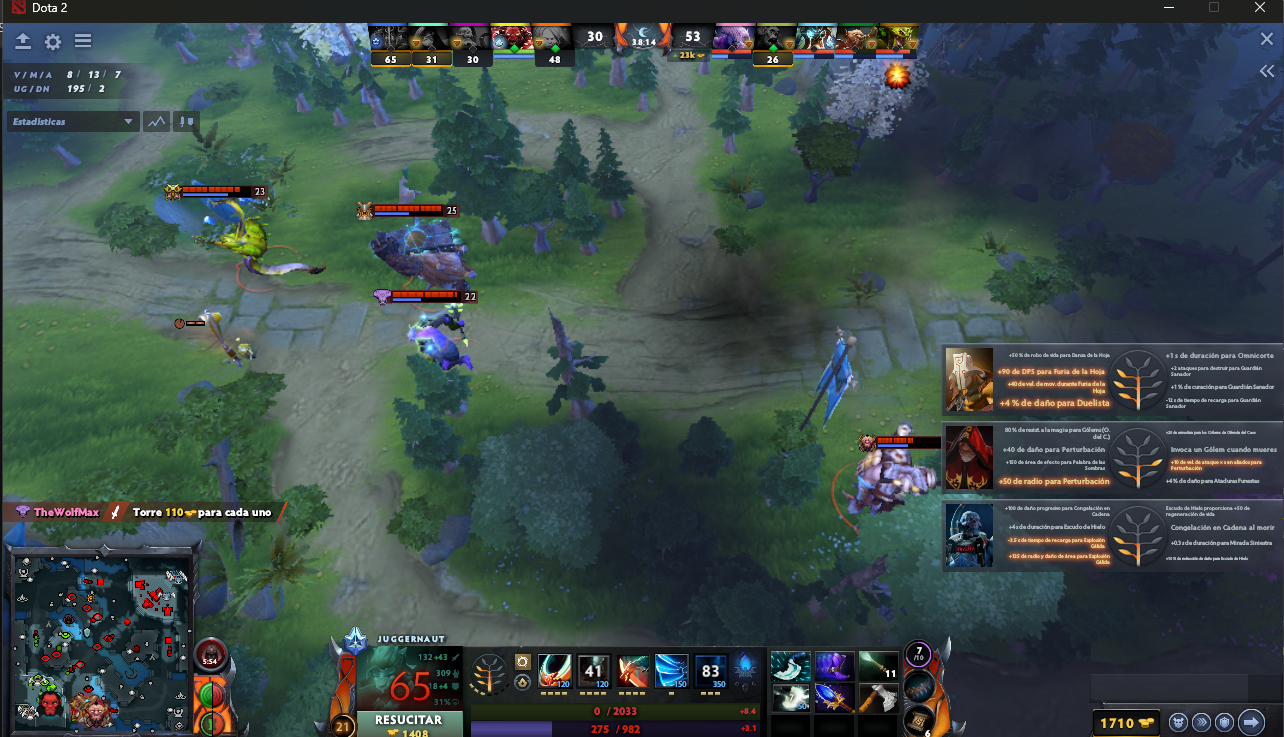Show the line graph panel
Image resolution: width=1284 pixels, height=737 pixels.
coord(156,122)
